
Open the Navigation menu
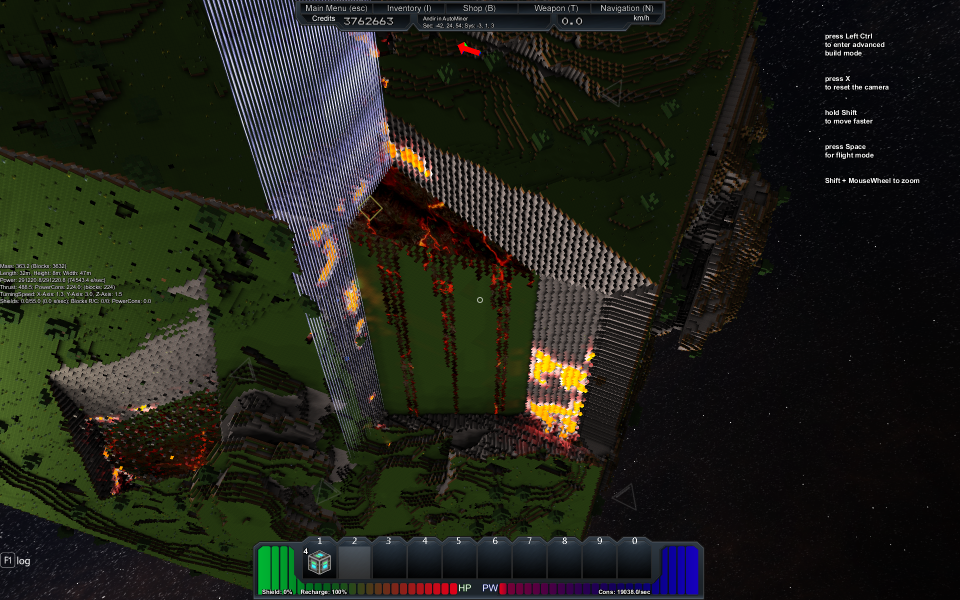(626, 7)
